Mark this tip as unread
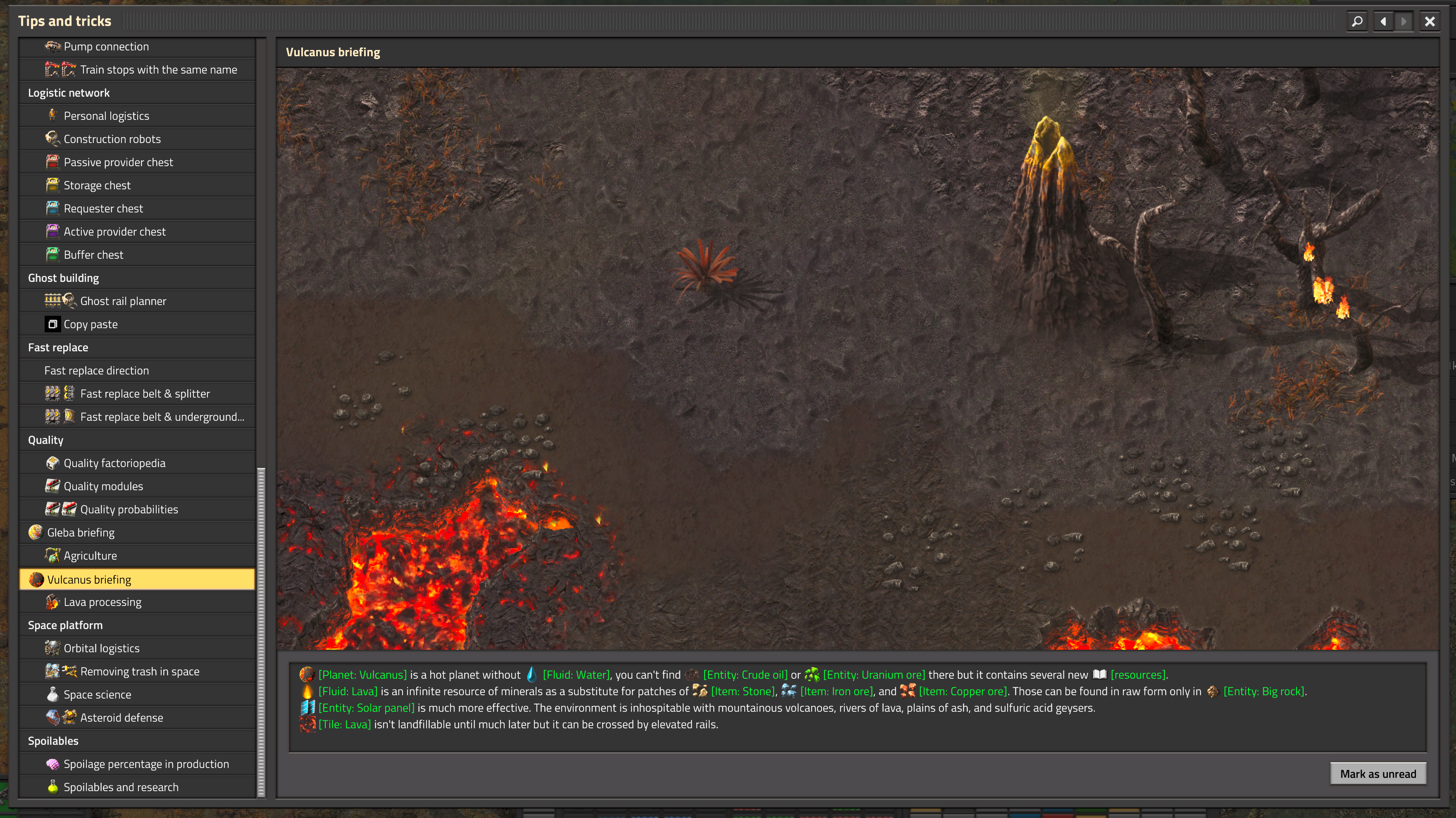 1377,774
